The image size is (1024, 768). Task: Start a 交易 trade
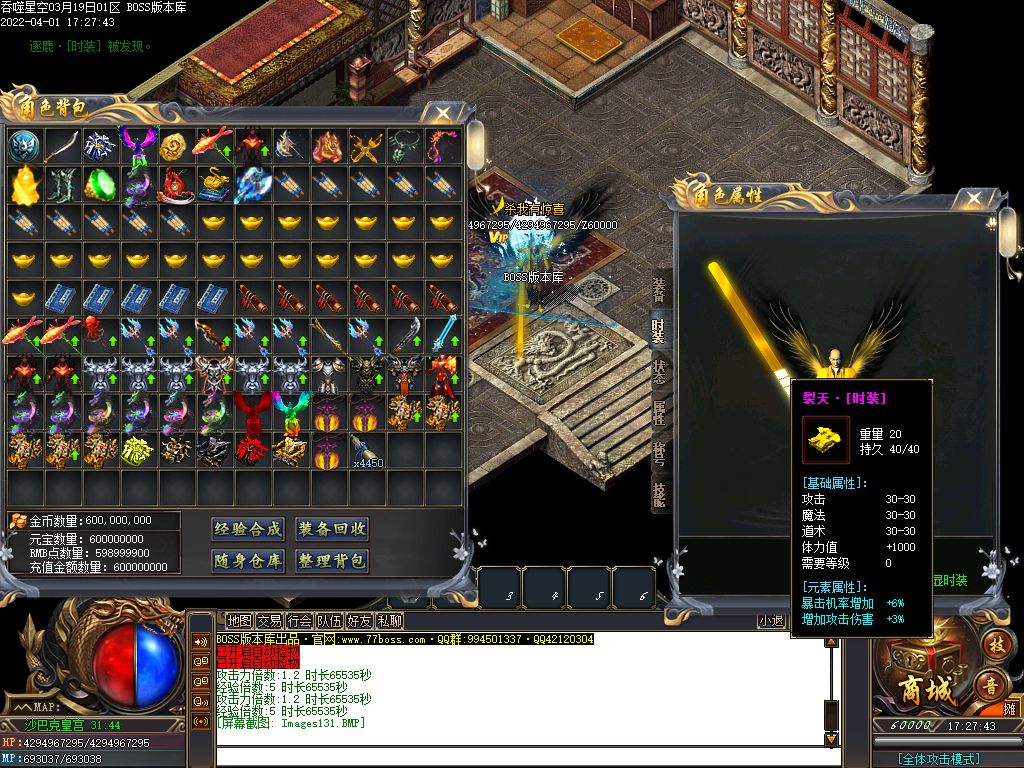tap(269, 621)
